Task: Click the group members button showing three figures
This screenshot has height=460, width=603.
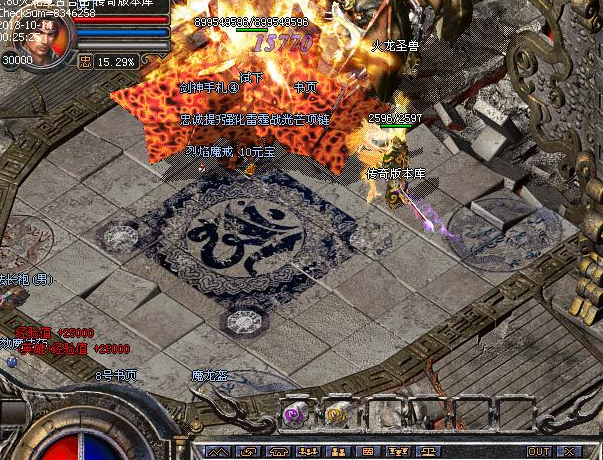Action: point(310,452)
